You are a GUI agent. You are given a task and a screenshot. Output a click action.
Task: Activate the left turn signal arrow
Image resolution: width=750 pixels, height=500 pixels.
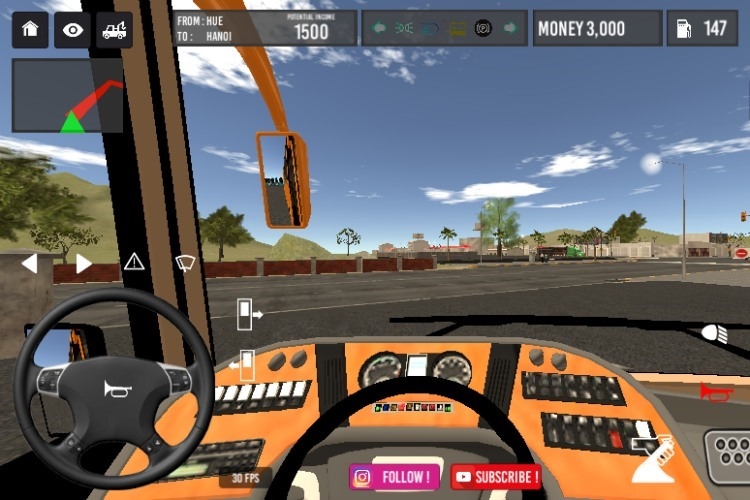(29, 264)
